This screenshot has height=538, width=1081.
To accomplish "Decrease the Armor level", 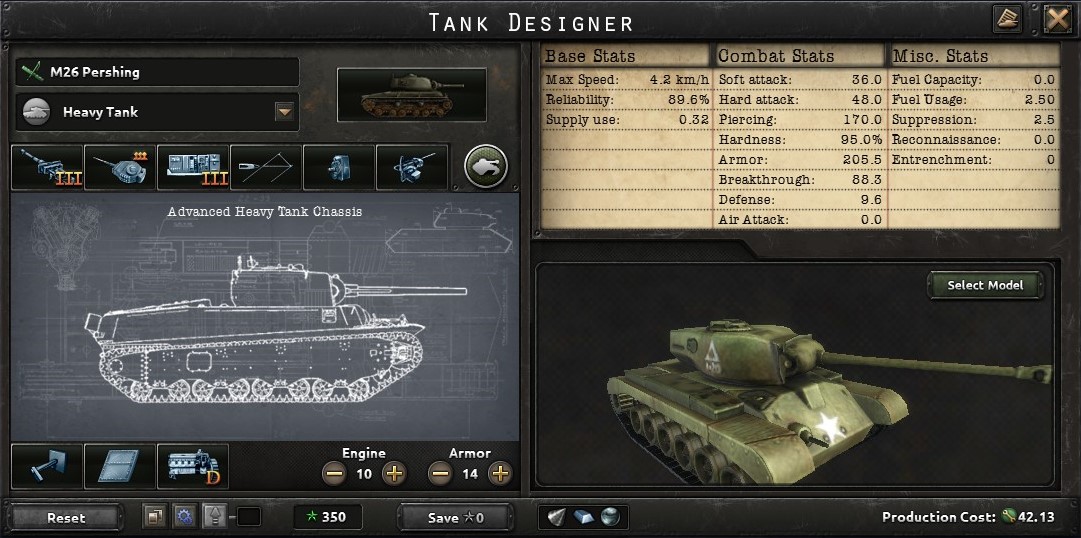I will (x=440, y=473).
